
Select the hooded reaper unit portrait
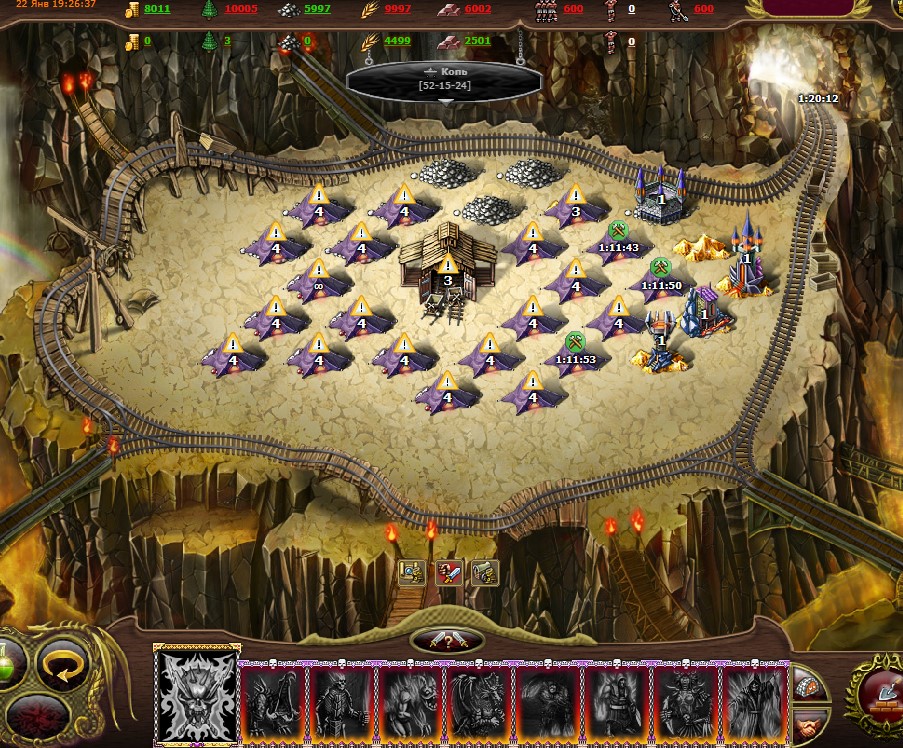[x=752, y=702]
